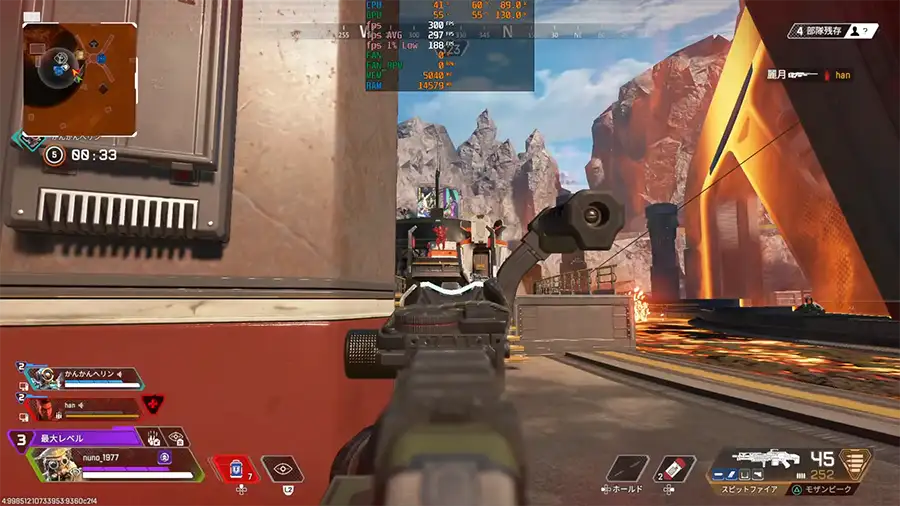This screenshot has height=506, width=900.
Task: Open the minimap
Action: [79, 78]
